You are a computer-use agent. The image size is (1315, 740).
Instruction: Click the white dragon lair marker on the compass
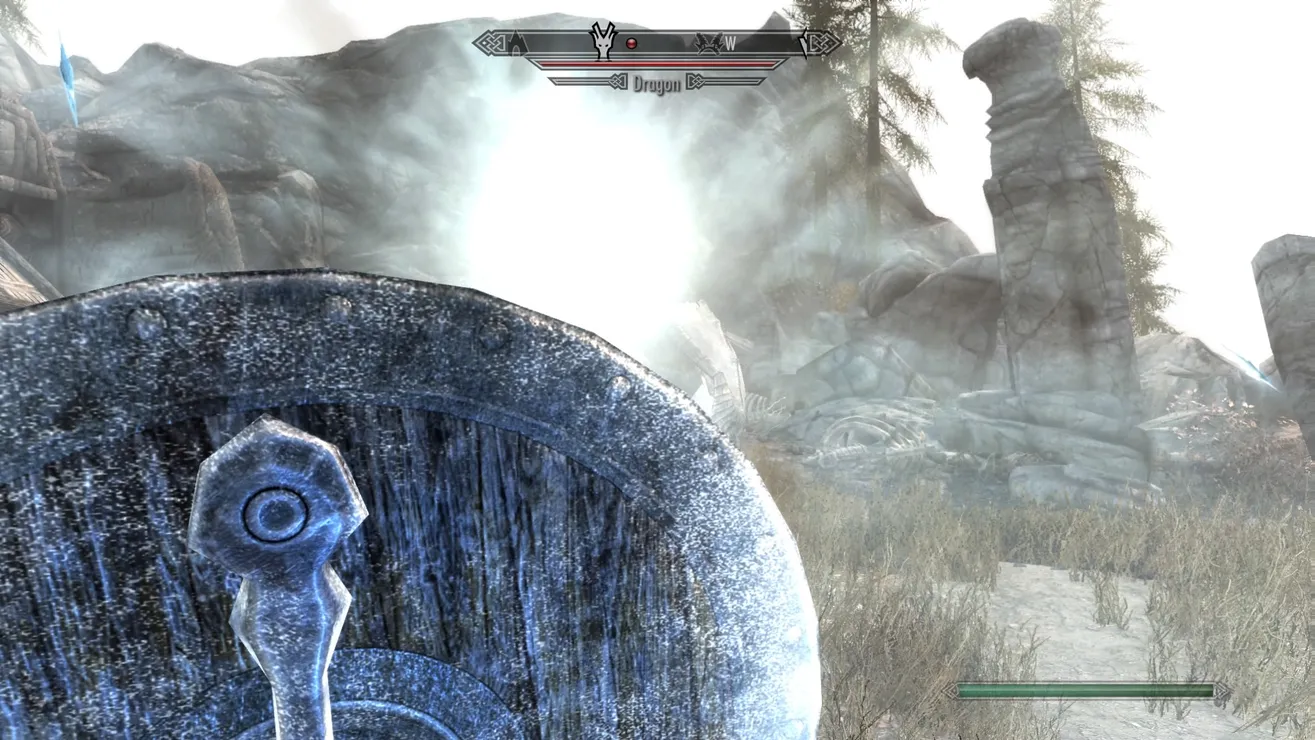[603, 41]
